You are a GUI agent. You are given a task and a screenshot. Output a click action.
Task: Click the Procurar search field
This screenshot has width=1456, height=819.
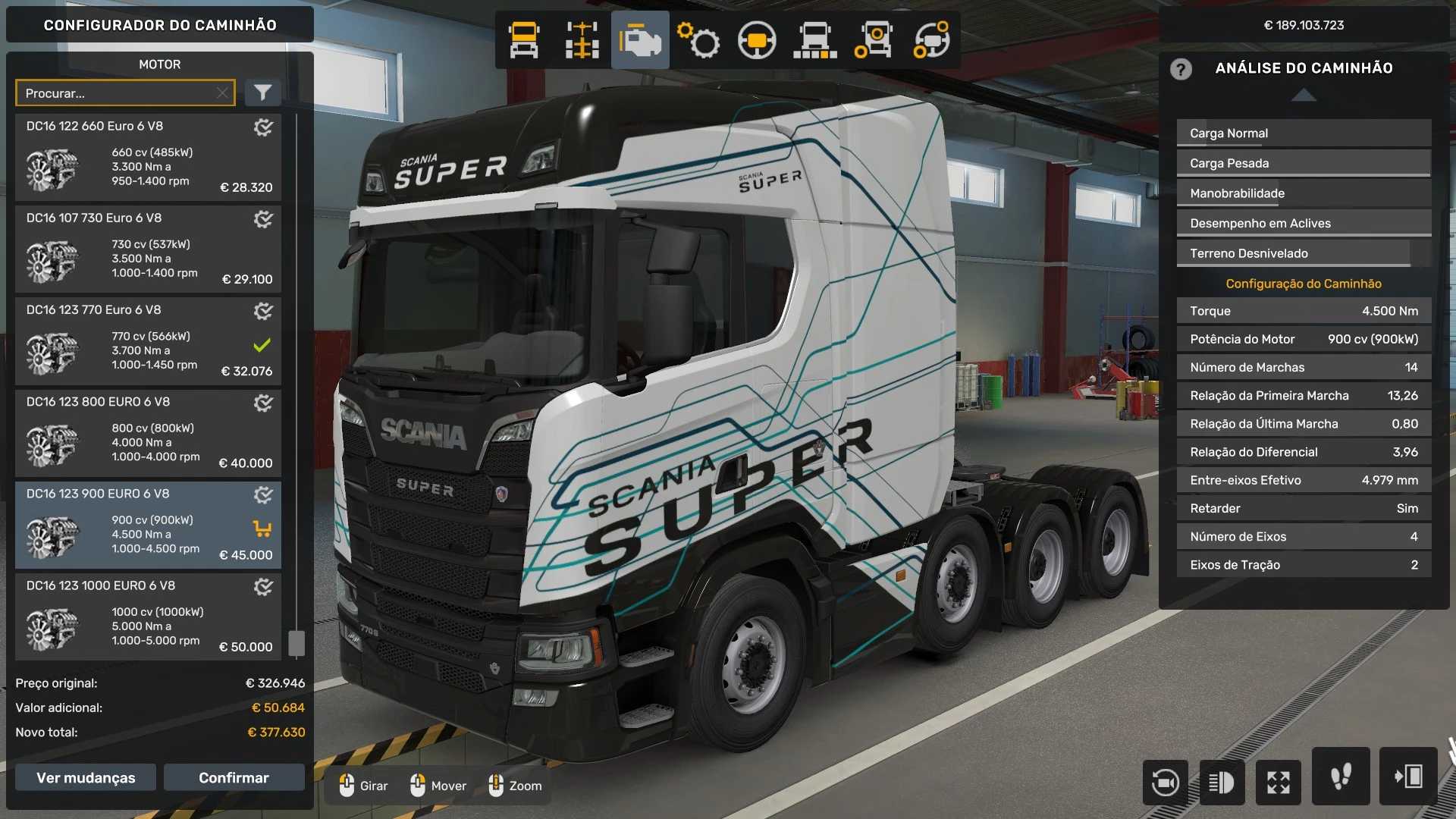tap(118, 93)
